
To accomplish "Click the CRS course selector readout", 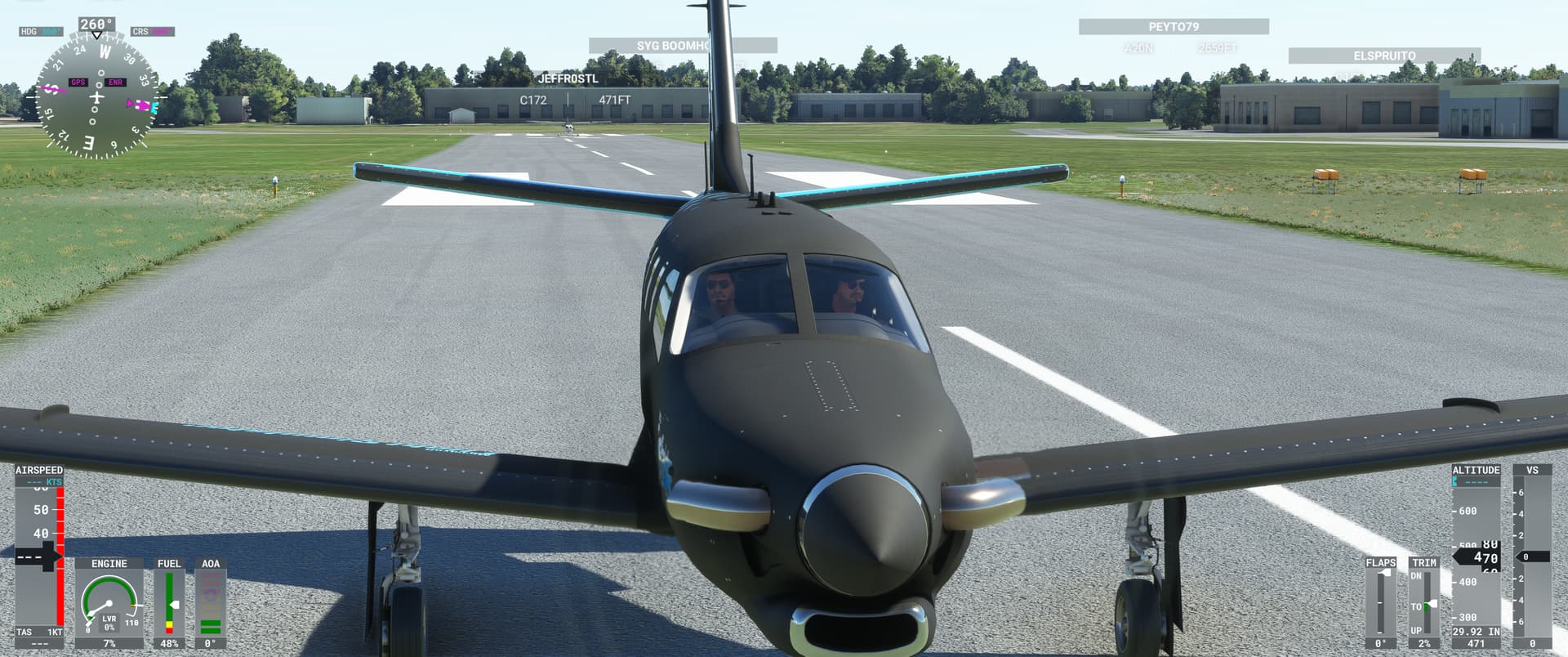I will tap(151, 30).
